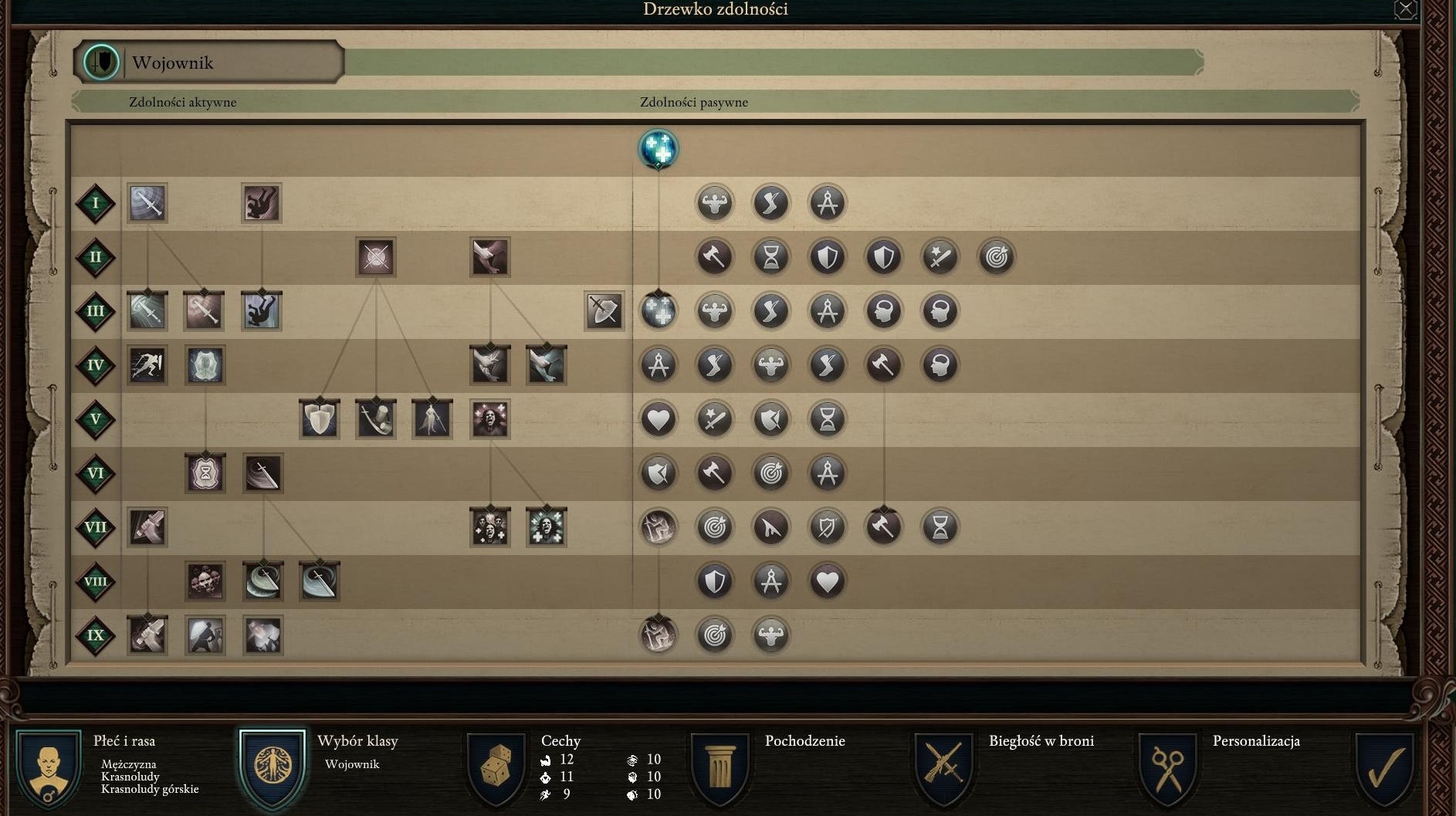Select the head-with-brain passive in row III

[884, 311]
